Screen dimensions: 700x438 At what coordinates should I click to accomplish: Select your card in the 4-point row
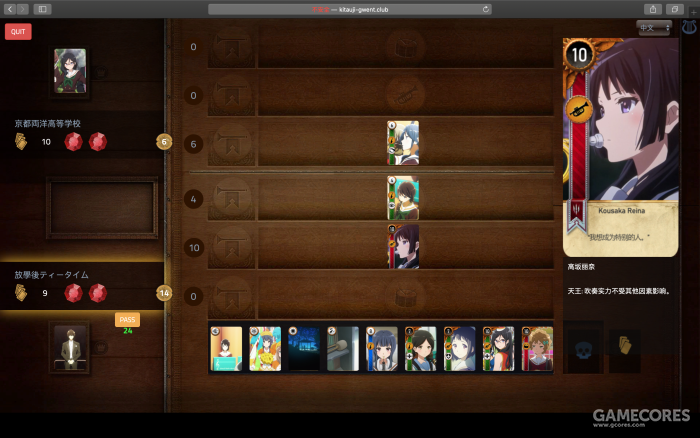click(x=403, y=198)
